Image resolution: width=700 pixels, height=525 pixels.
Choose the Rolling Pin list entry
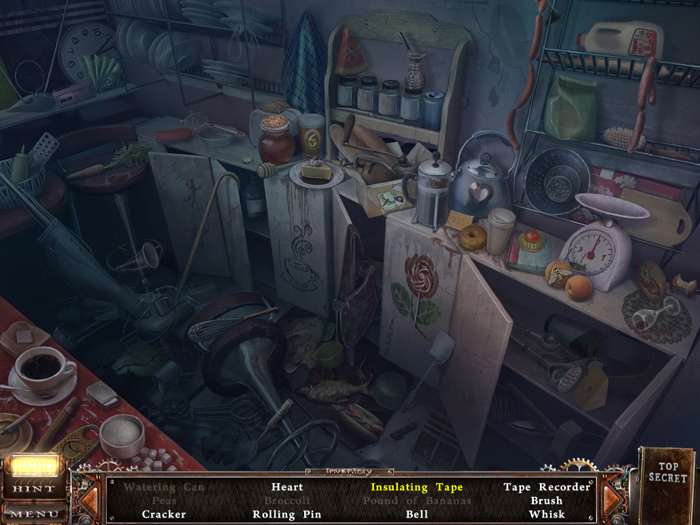coord(287,514)
